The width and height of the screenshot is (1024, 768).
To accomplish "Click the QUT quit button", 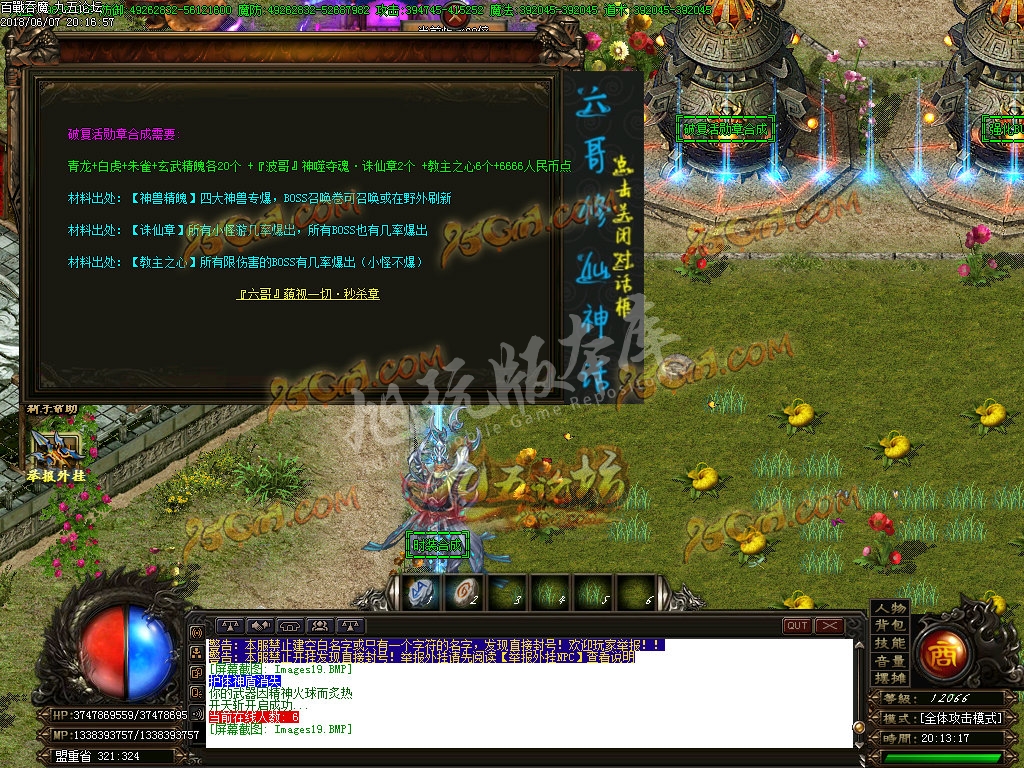I will click(797, 626).
